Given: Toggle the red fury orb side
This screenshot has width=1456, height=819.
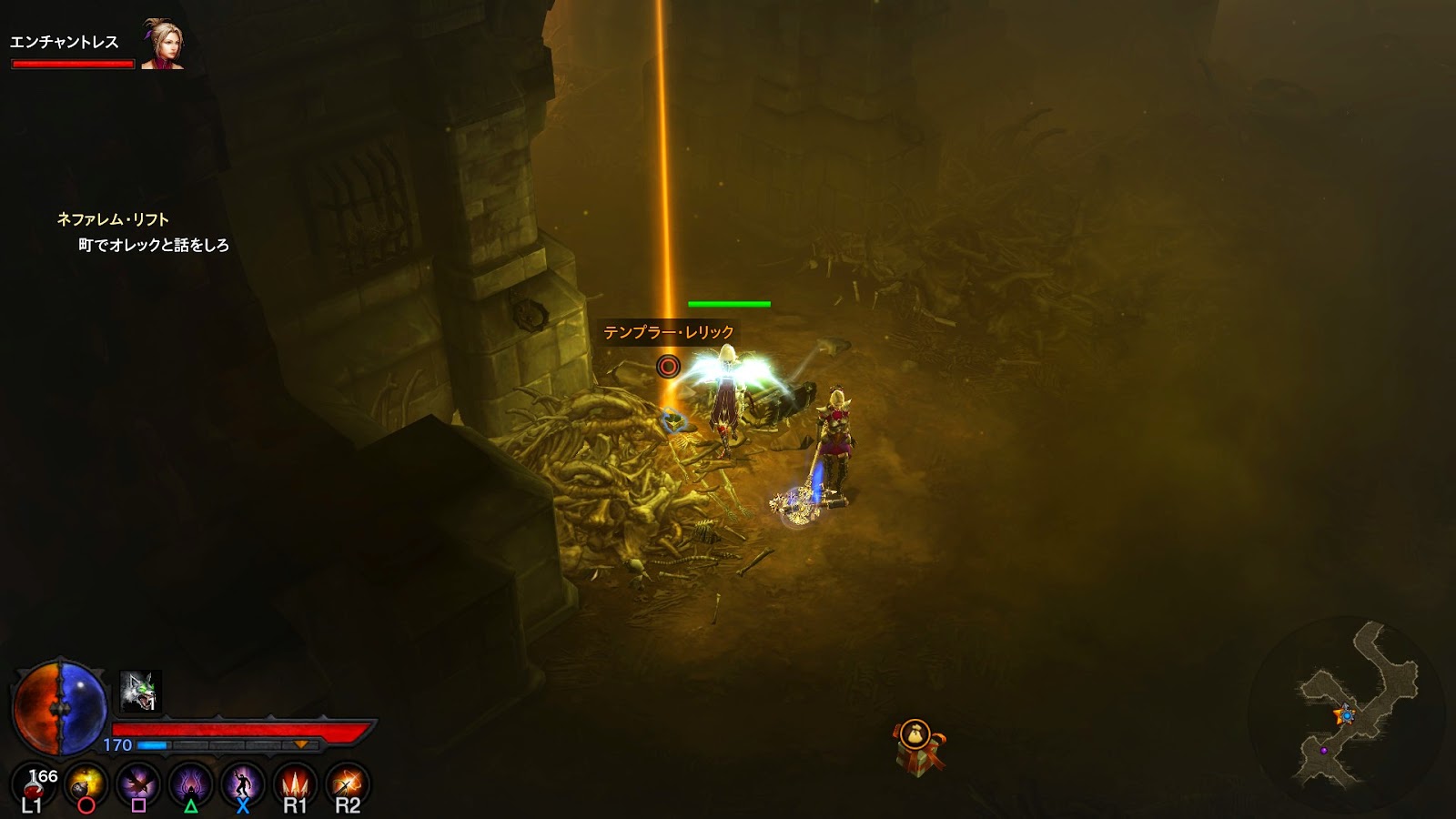Looking at the screenshot, I should pyautogui.click(x=38, y=710).
